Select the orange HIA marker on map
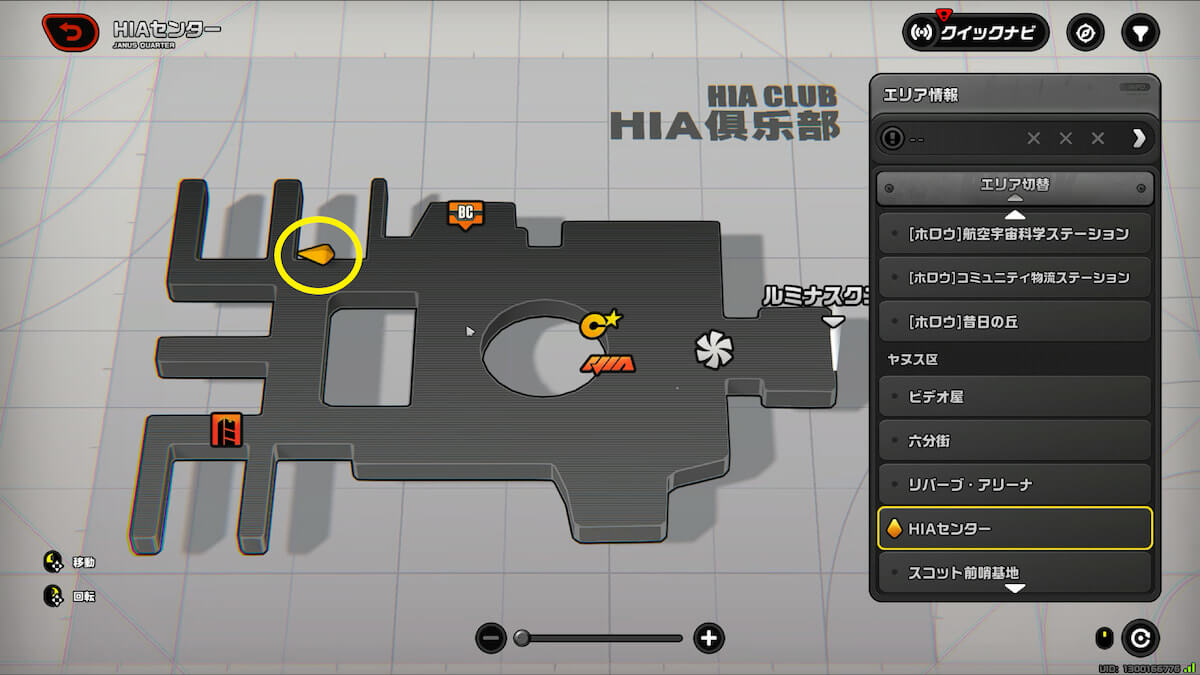Image resolution: width=1200 pixels, height=675 pixels. pos(607,364)
